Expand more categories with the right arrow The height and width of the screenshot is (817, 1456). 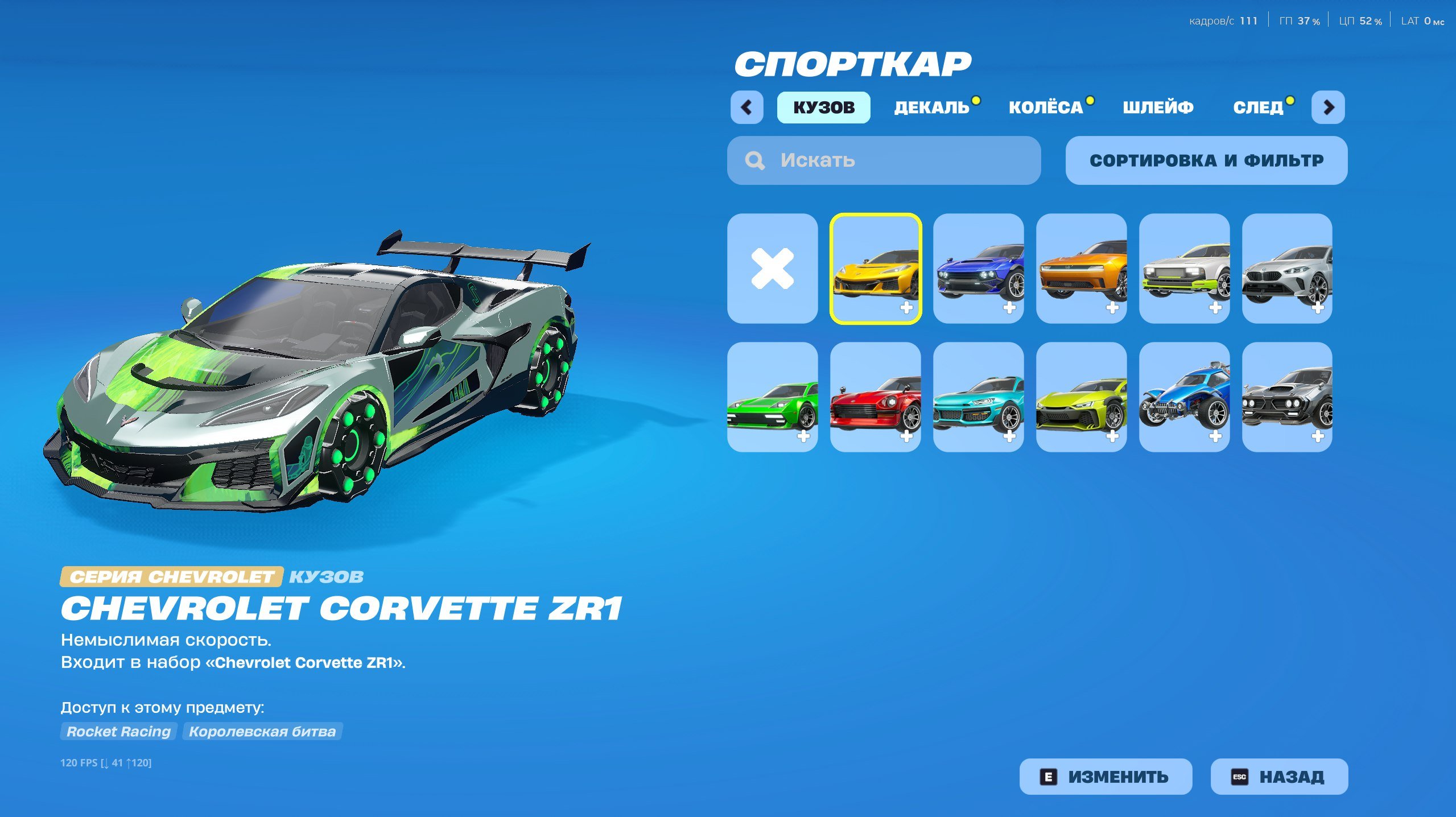pyautogui.click(x=1329, y=106)
